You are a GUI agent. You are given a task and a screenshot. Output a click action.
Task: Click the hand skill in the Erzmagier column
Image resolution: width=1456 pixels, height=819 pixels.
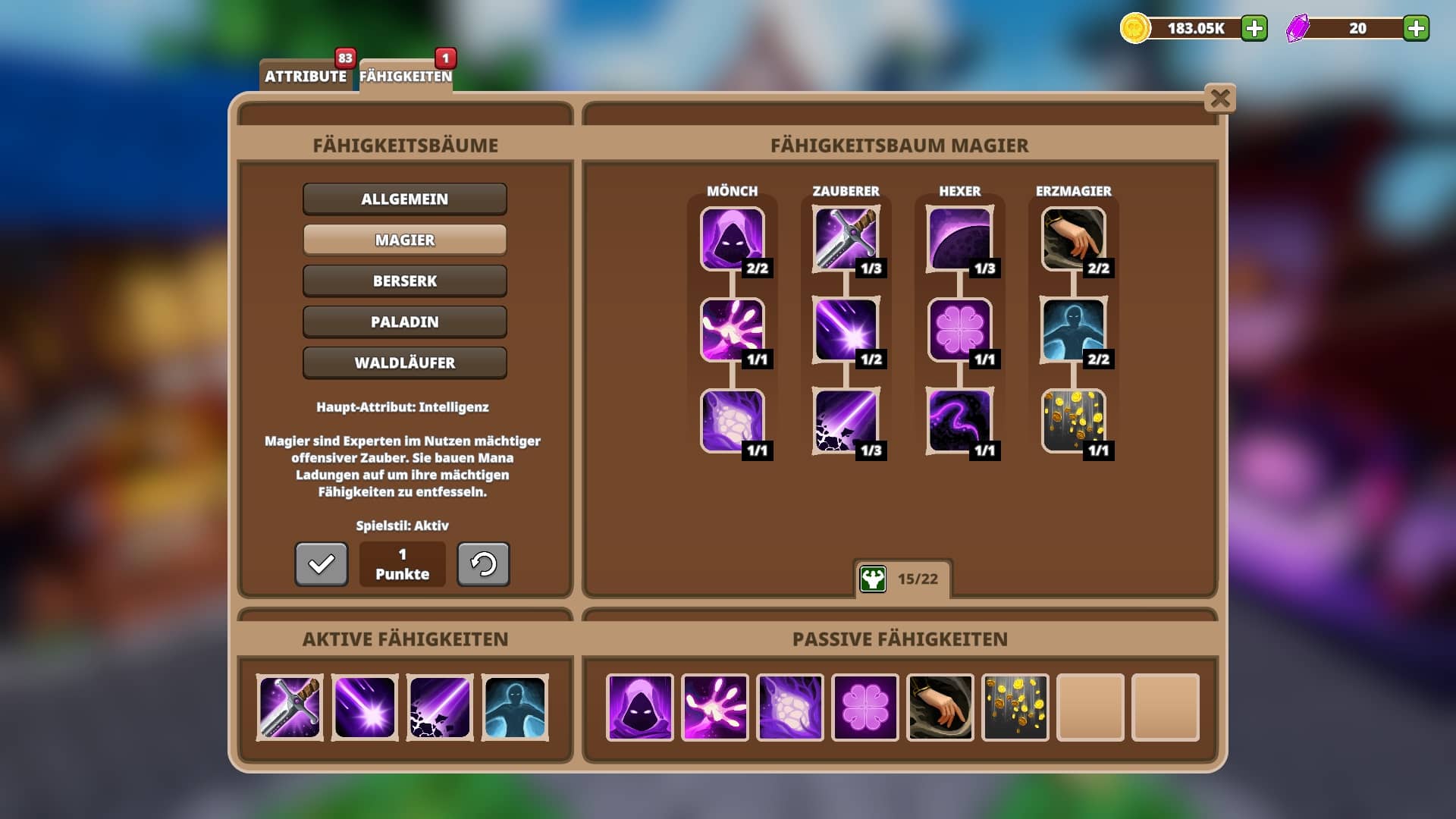coord(1073,239)
